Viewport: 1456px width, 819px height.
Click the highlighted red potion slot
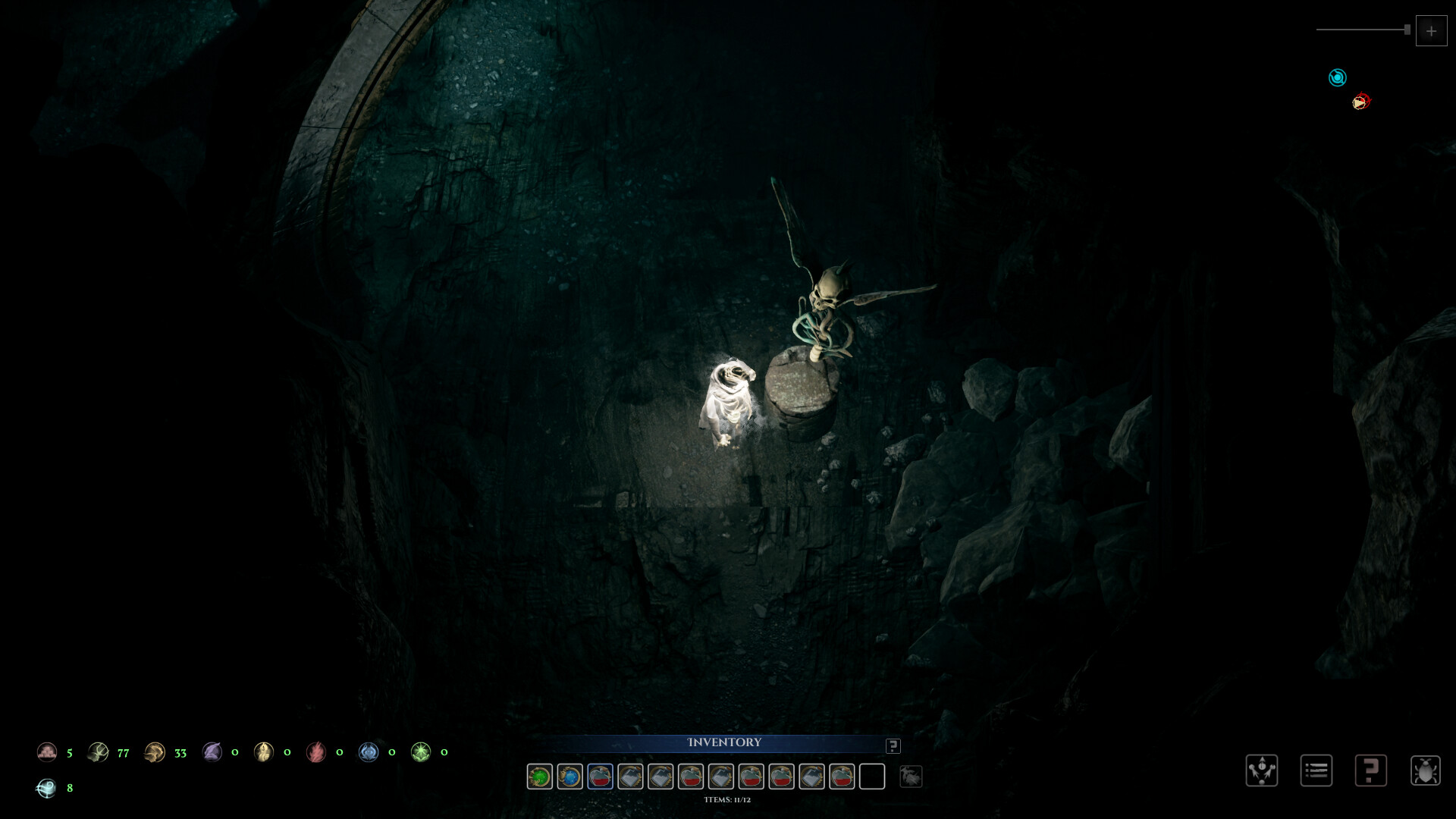tap(600, 777)
